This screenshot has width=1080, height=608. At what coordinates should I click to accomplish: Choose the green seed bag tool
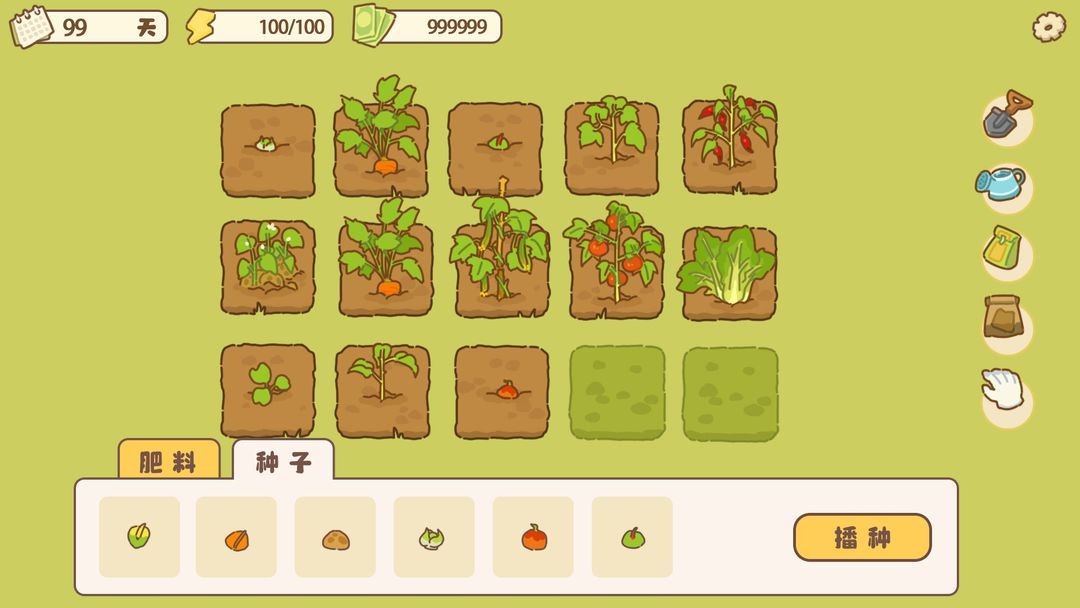pyautogui.click(x=1005, y=252)
